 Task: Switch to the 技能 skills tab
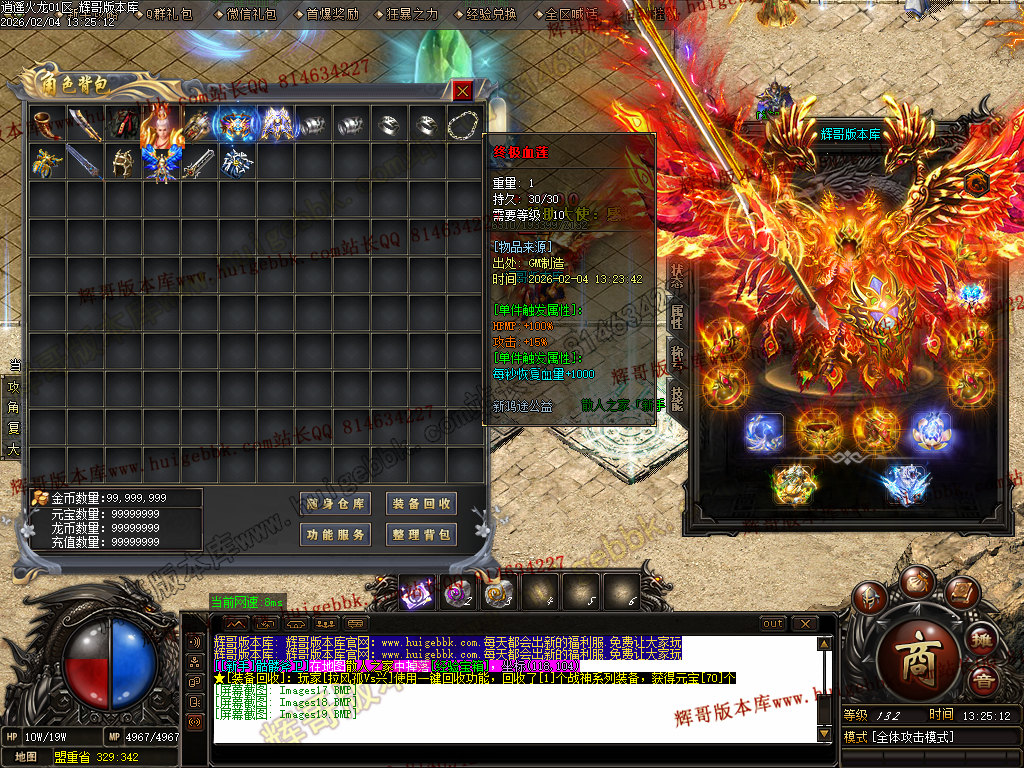(x=677, y=400)
